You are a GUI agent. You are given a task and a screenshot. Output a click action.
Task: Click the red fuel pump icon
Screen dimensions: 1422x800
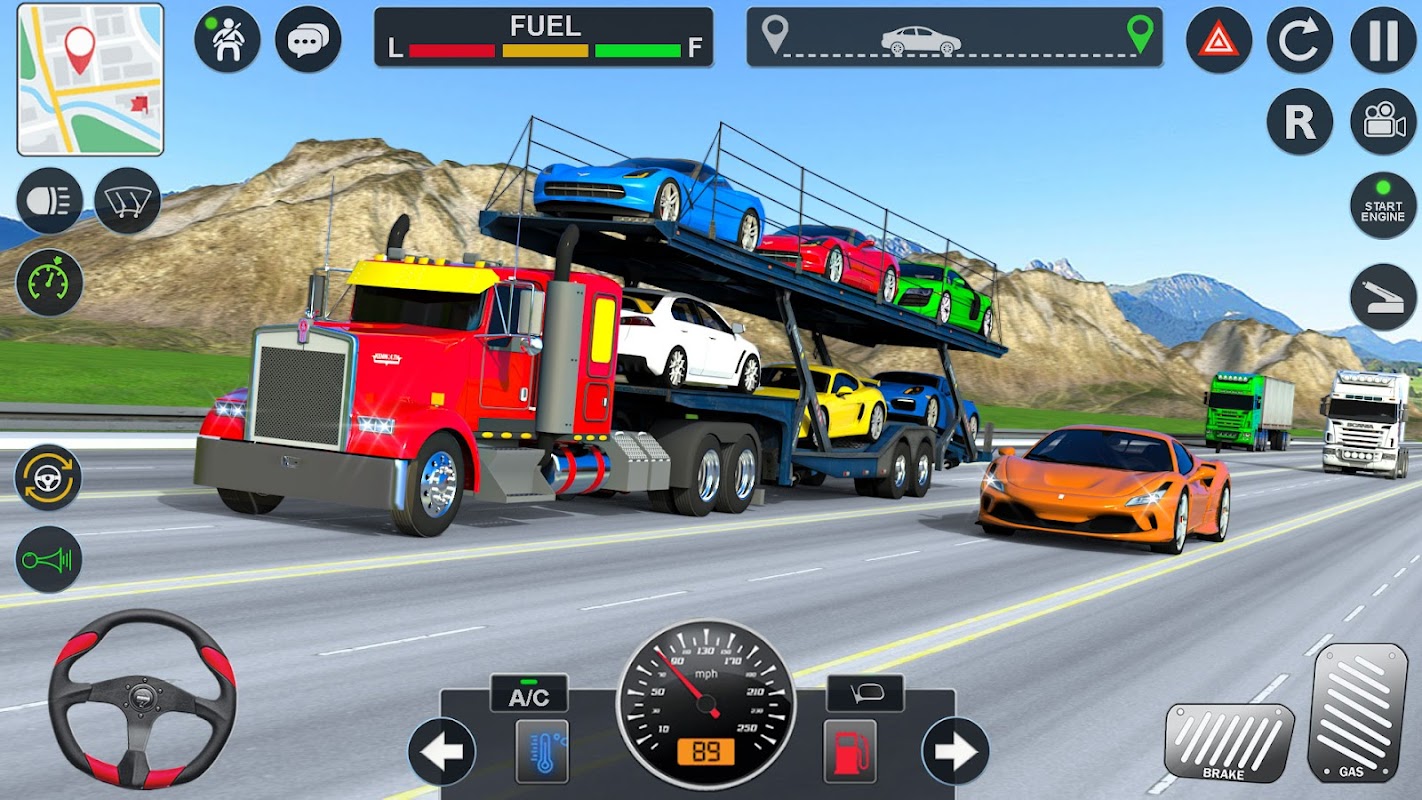coord(850,751)
